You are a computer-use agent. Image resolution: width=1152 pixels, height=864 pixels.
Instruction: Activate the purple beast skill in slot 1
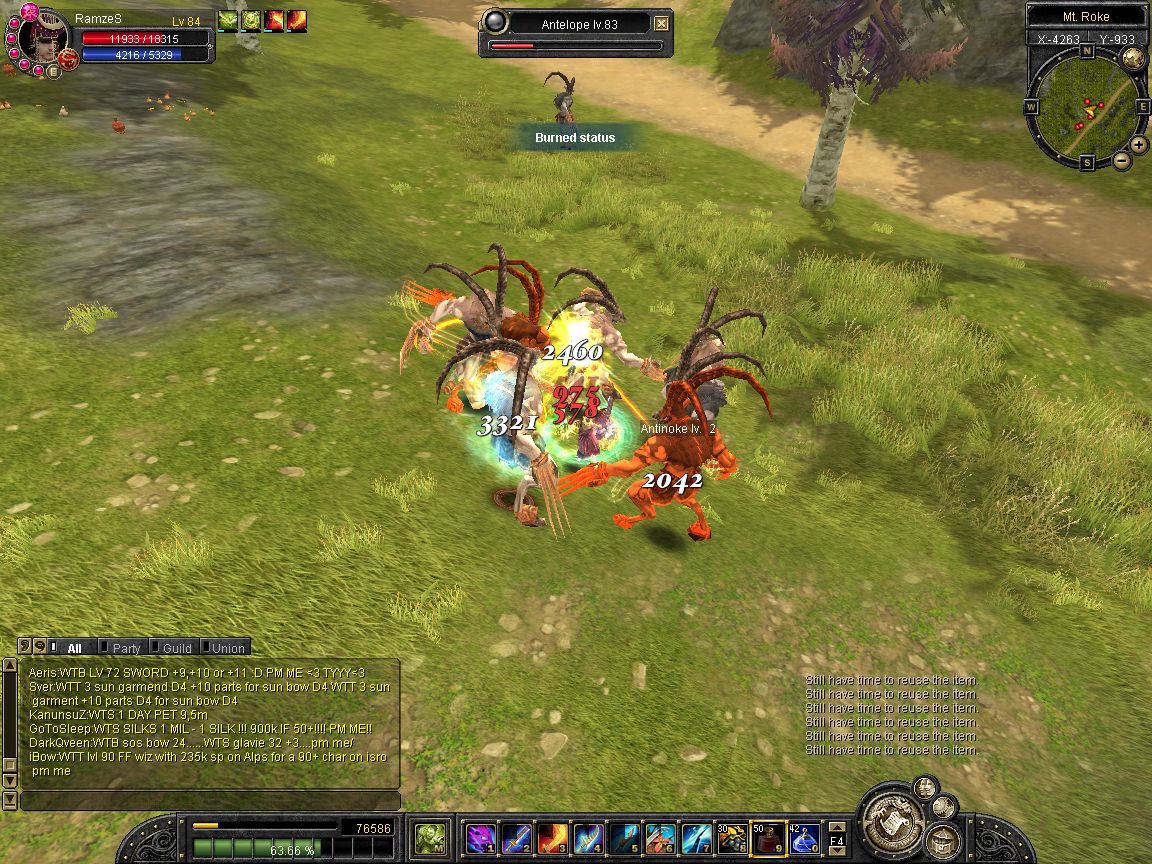[481, 836]
